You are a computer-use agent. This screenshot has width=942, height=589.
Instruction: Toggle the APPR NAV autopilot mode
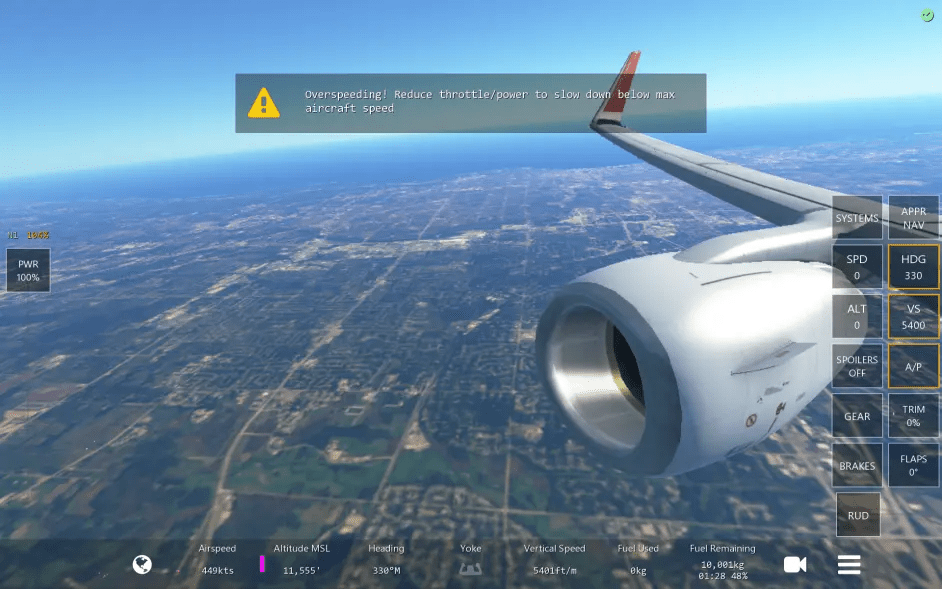pyautogui.click(x=914, y=218)
